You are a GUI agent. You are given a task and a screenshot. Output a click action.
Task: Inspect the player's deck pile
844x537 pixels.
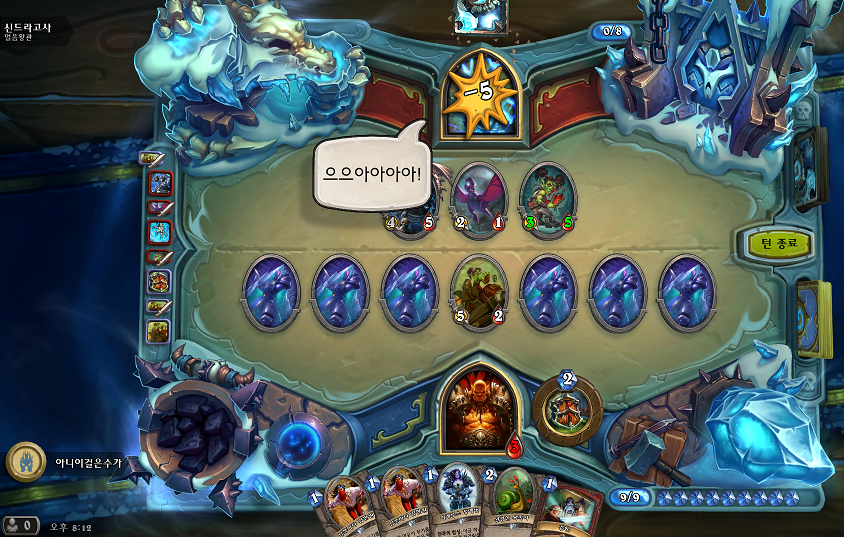pyautogui.click(x=814, y=319)
